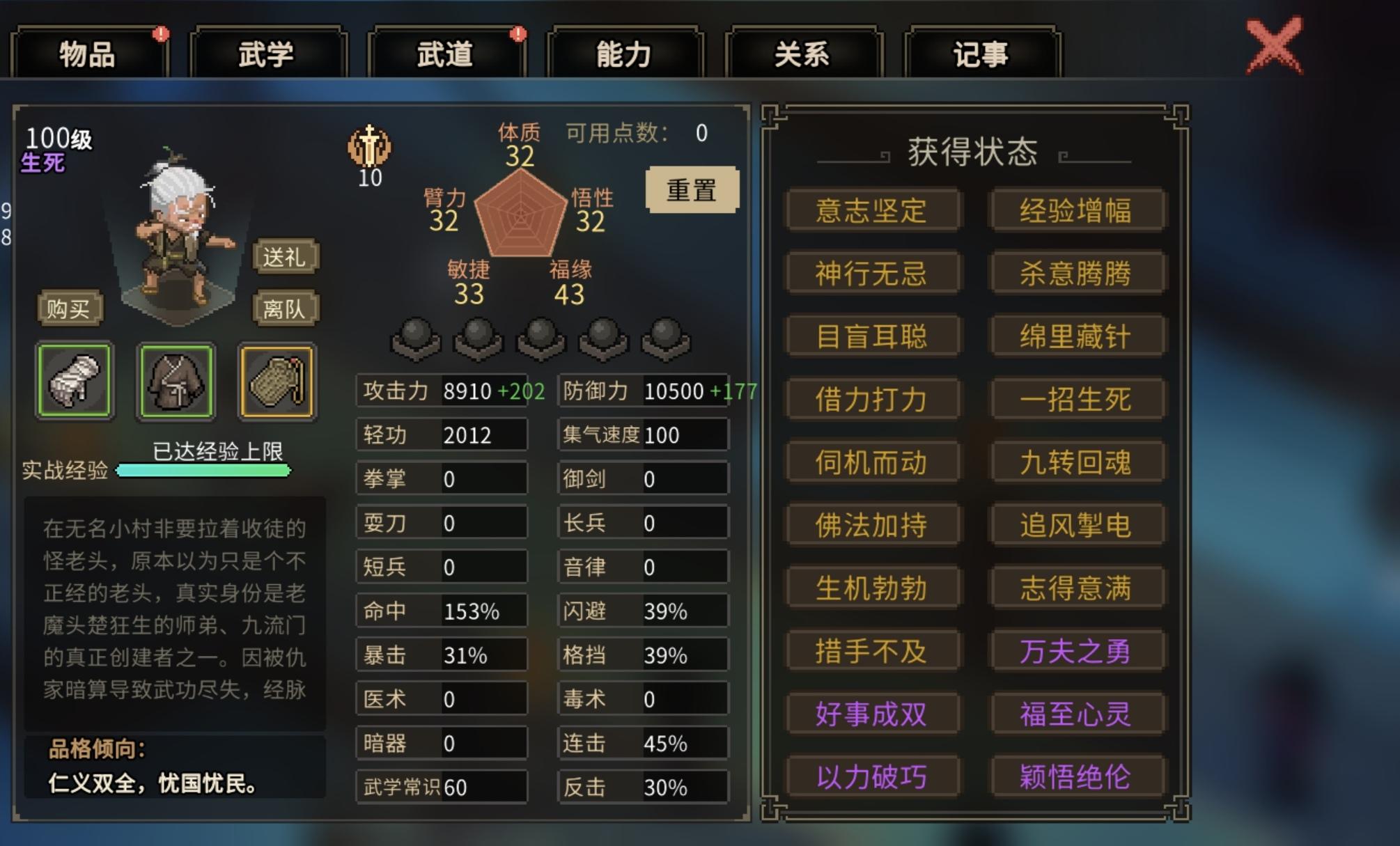This screenshot has height=846, width=1400.
Task: Click the 送礼 button
Action: 286,257
